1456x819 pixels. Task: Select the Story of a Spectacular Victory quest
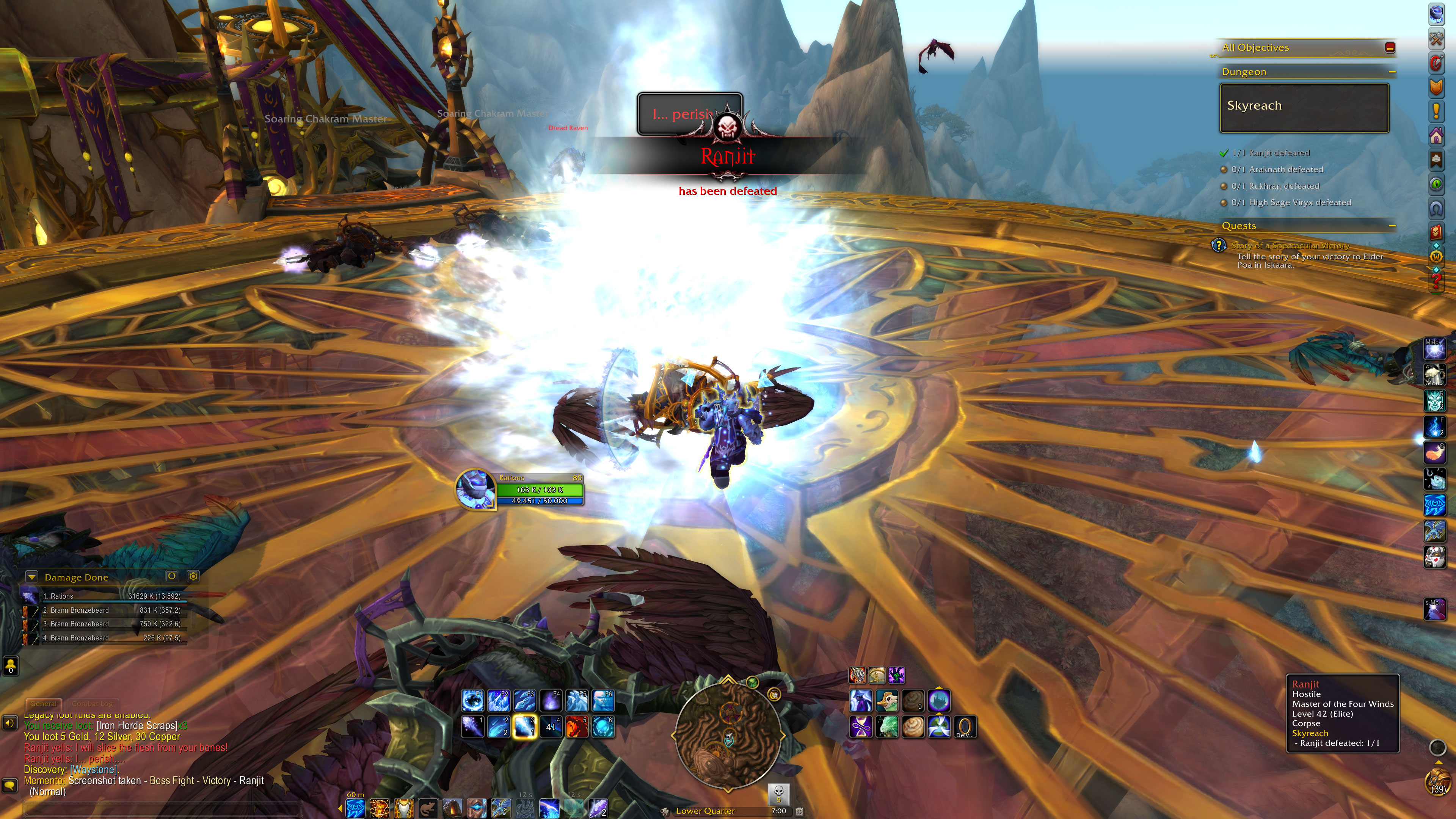1290,245
